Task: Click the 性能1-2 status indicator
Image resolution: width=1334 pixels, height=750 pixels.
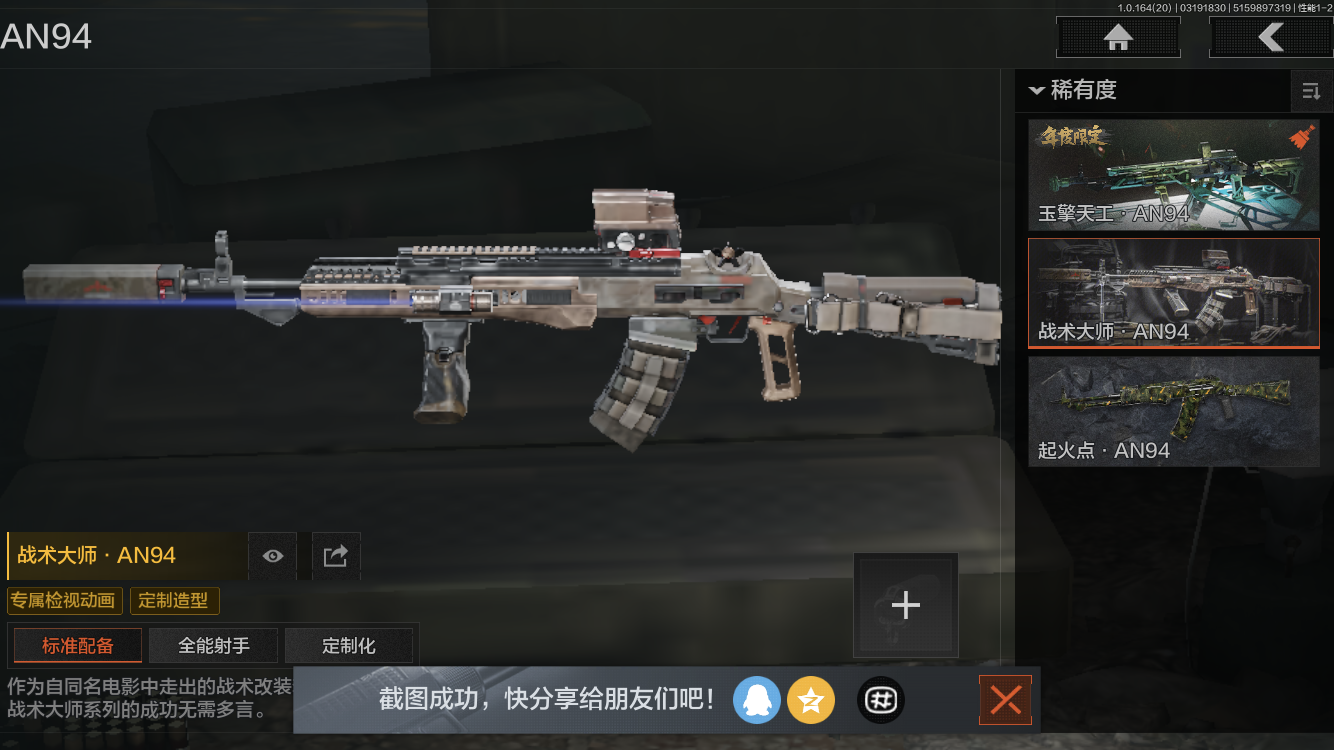Action: click(x=1313, y=7)
